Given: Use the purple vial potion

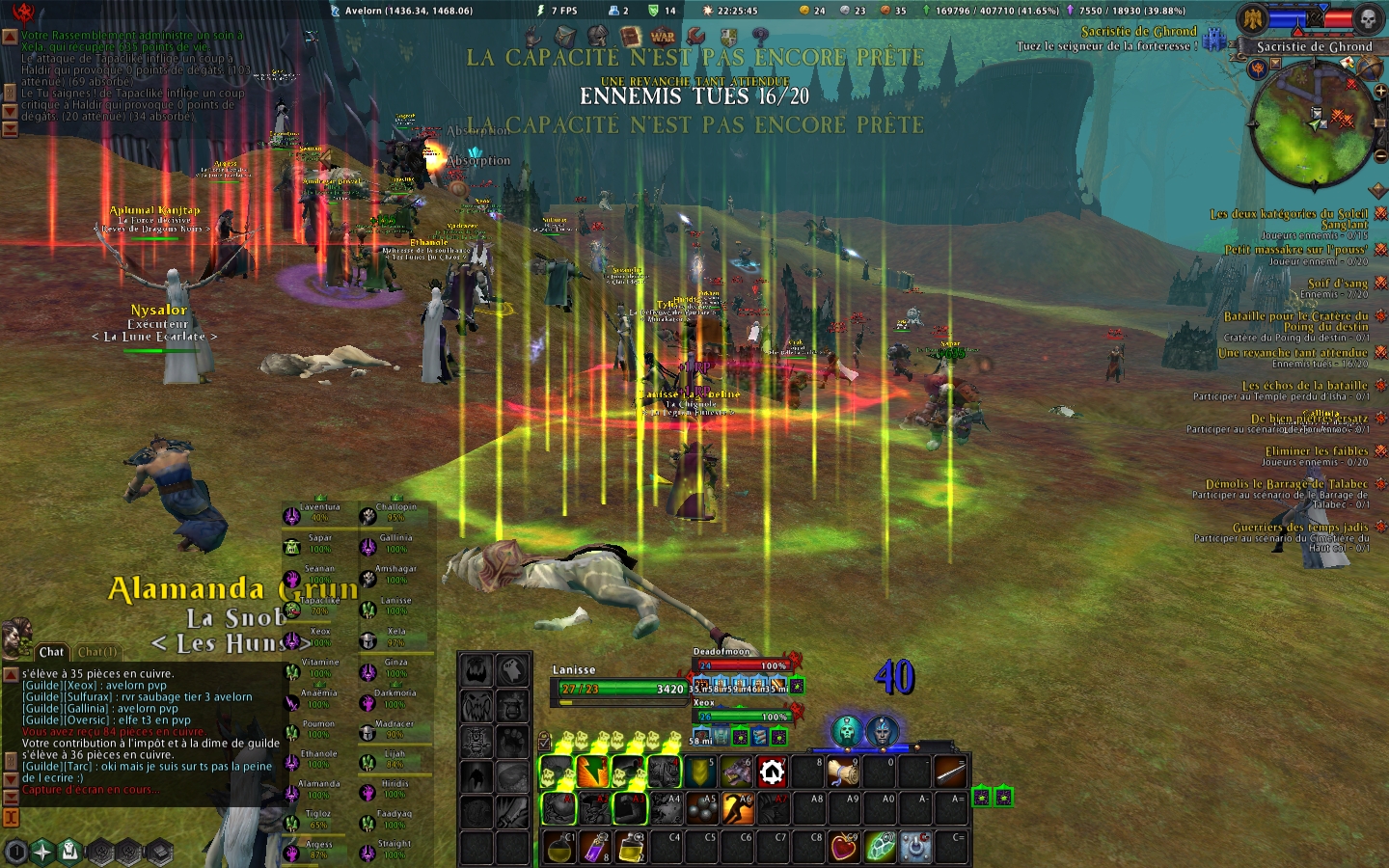Looking at the screenshot, I should point(594,847).
